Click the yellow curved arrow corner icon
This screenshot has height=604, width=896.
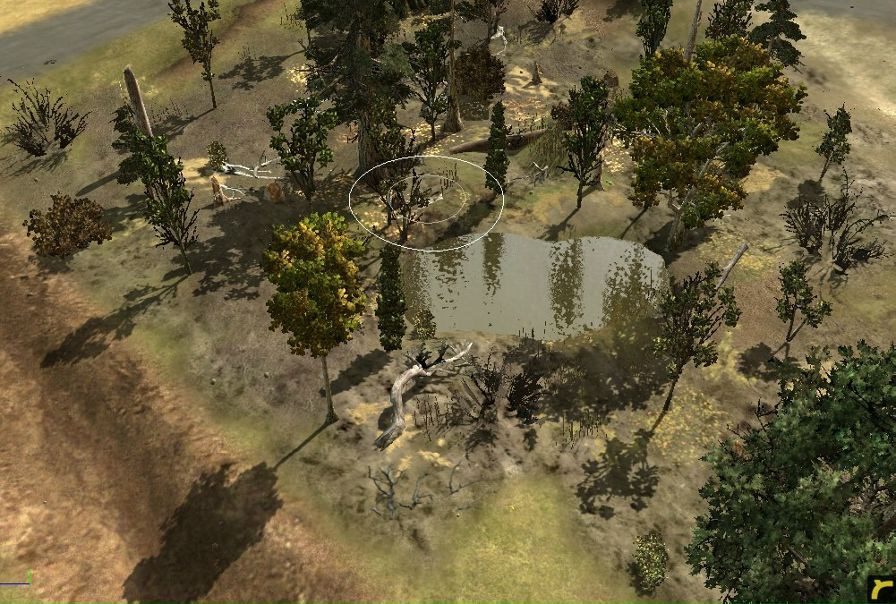click(880, 588)
